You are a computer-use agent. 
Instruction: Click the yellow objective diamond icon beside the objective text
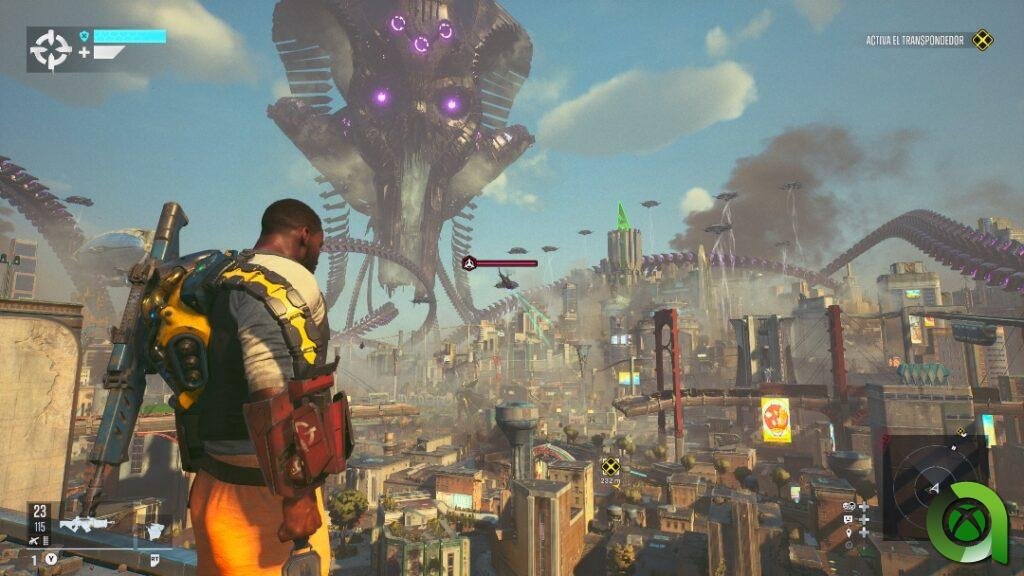pos(983,41)
